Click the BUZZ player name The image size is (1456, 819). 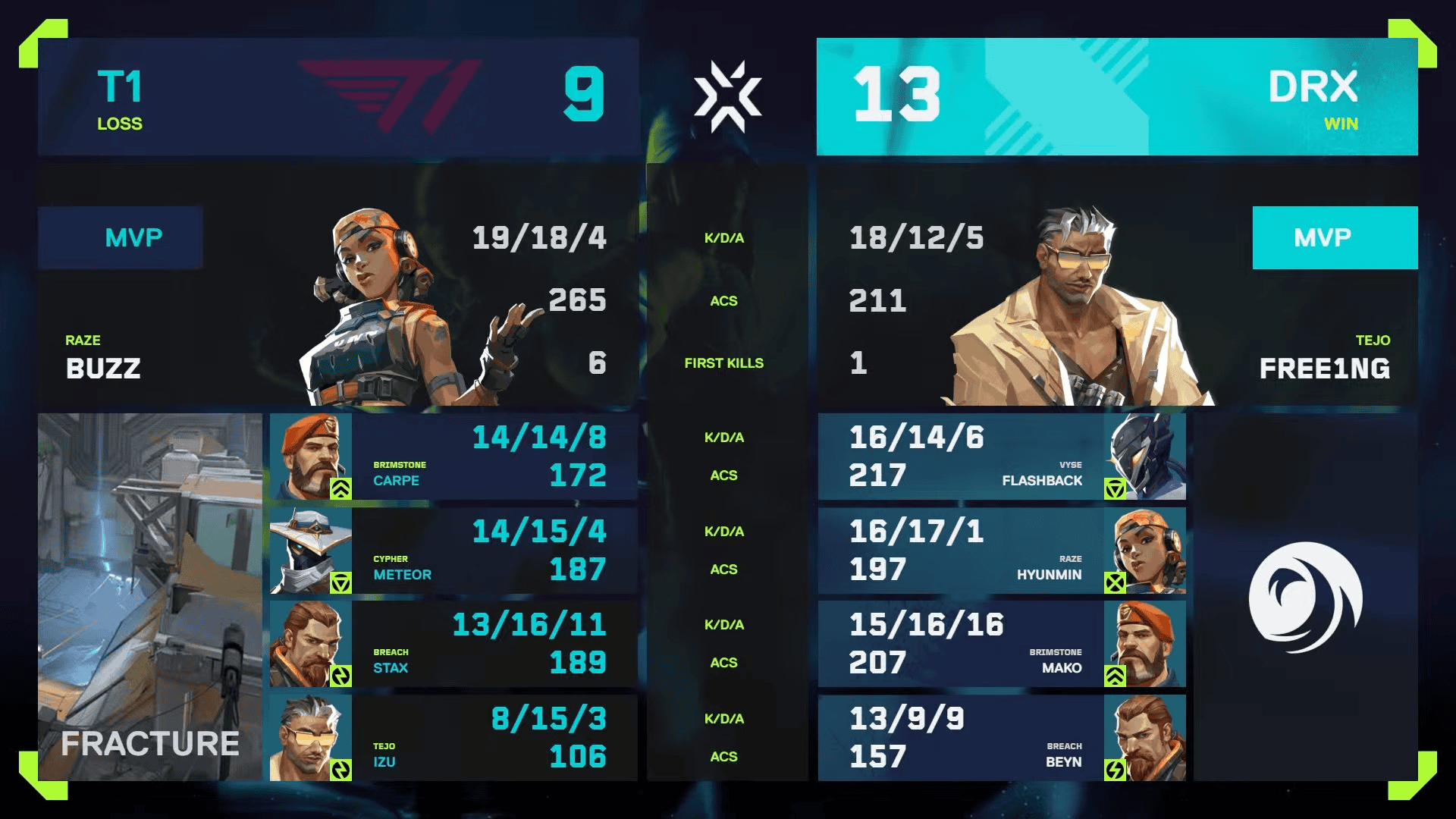click(x=102, y=369)
